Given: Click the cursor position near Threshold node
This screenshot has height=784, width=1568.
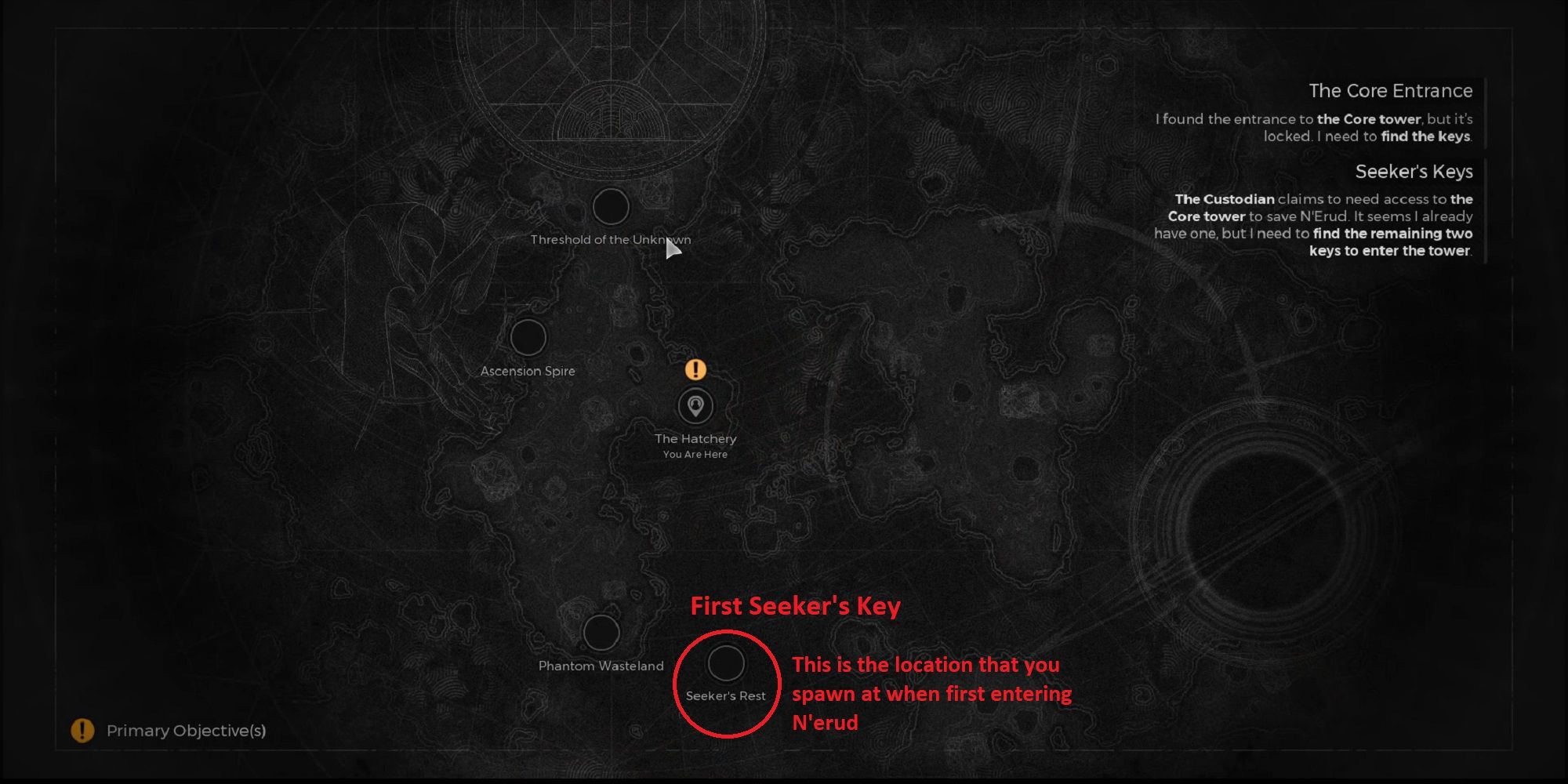Looking at the screenshot, I should pos(674,247).
